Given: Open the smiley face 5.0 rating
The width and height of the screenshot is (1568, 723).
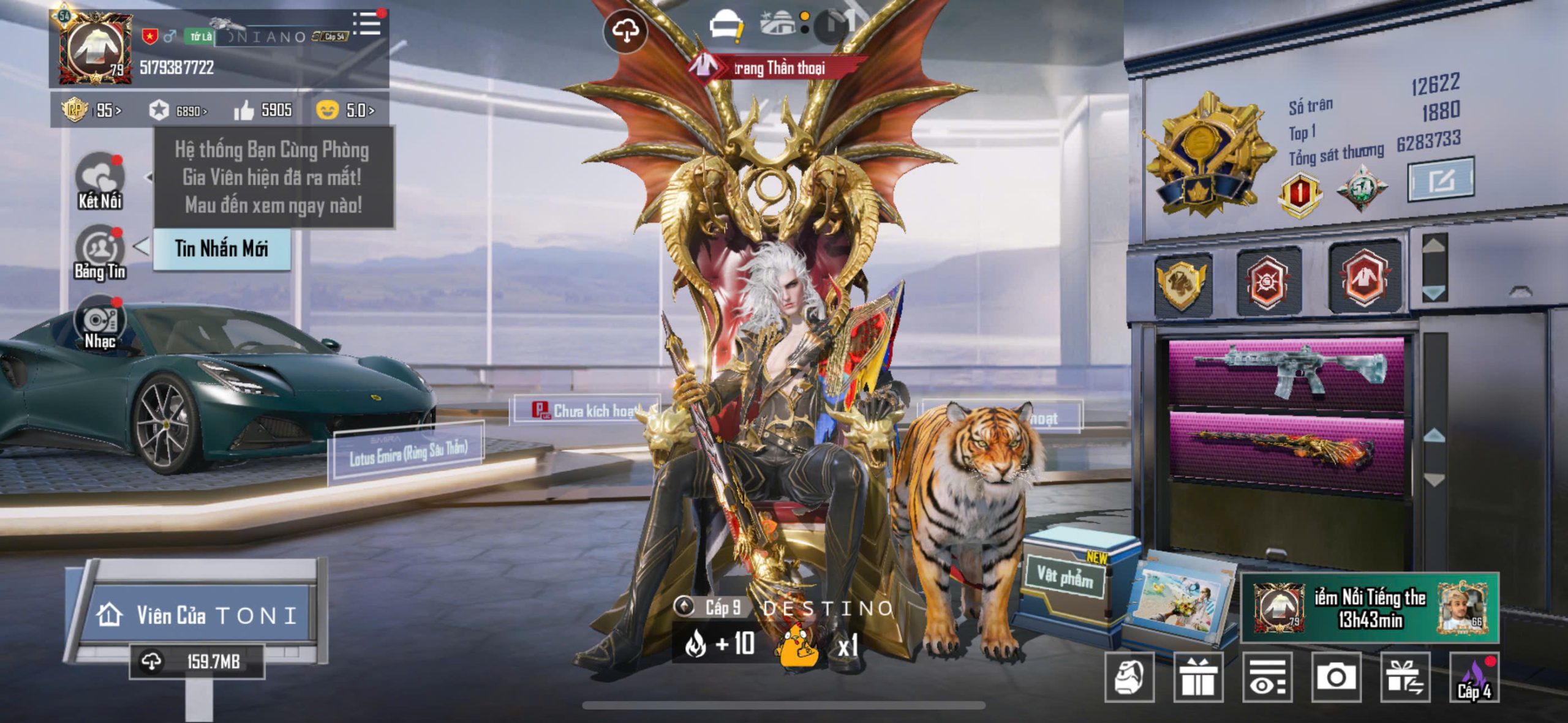Looking at the screenshot, I should point(345,110).
